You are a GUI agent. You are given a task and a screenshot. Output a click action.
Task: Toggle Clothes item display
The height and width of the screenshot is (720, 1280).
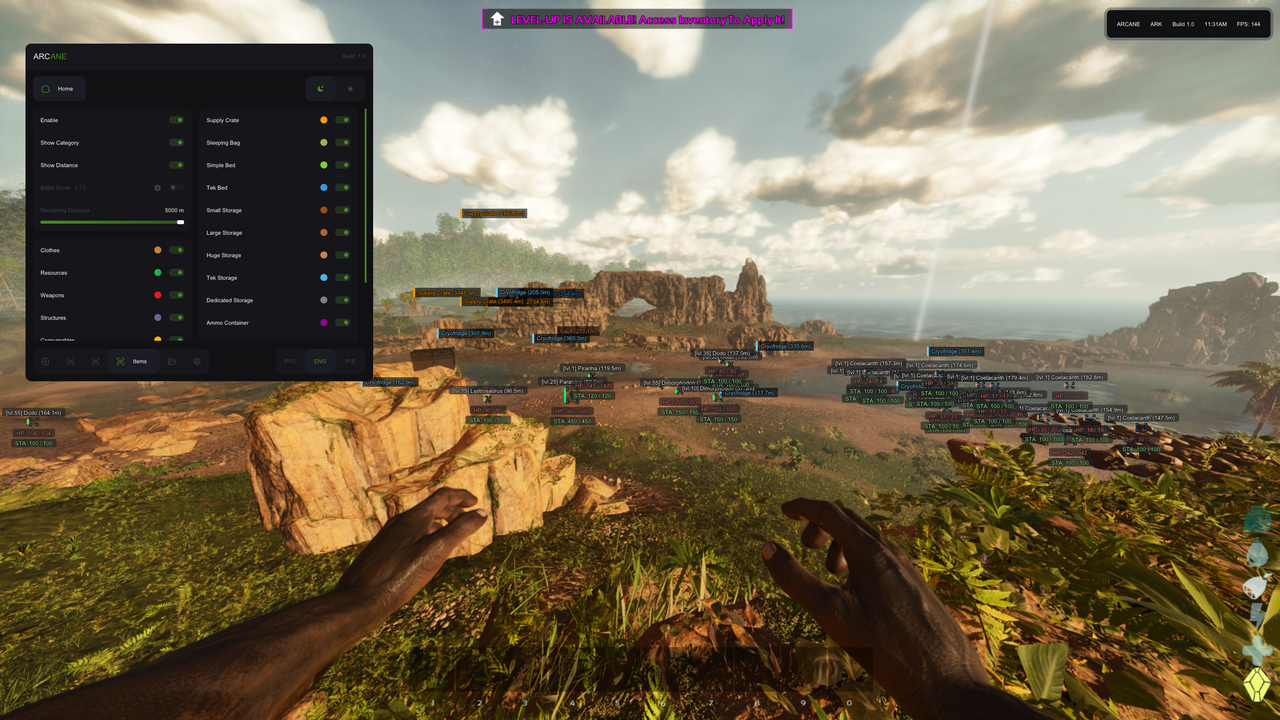pos(176,250)
